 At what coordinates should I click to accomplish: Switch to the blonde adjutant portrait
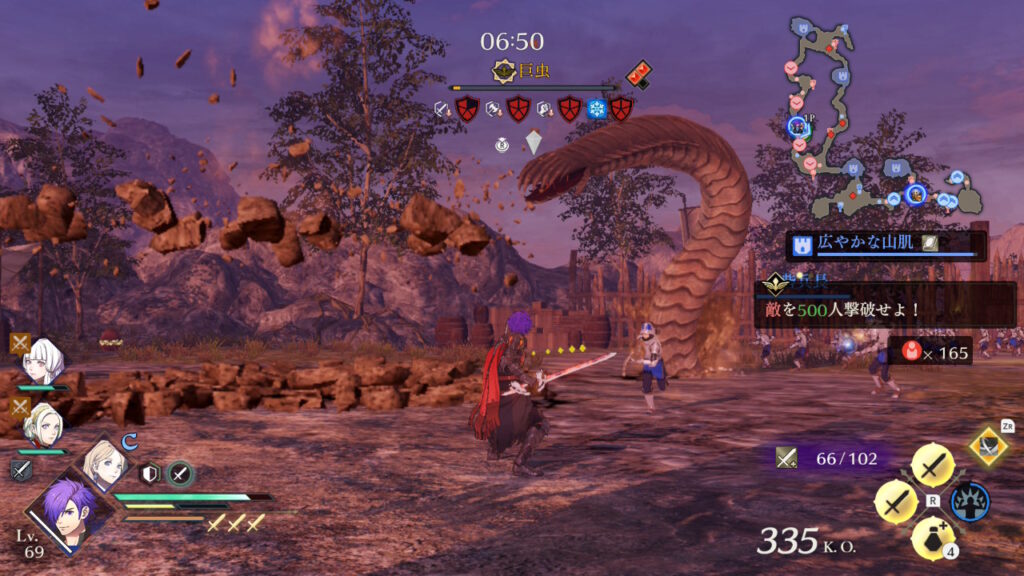(x=105, y=463)
